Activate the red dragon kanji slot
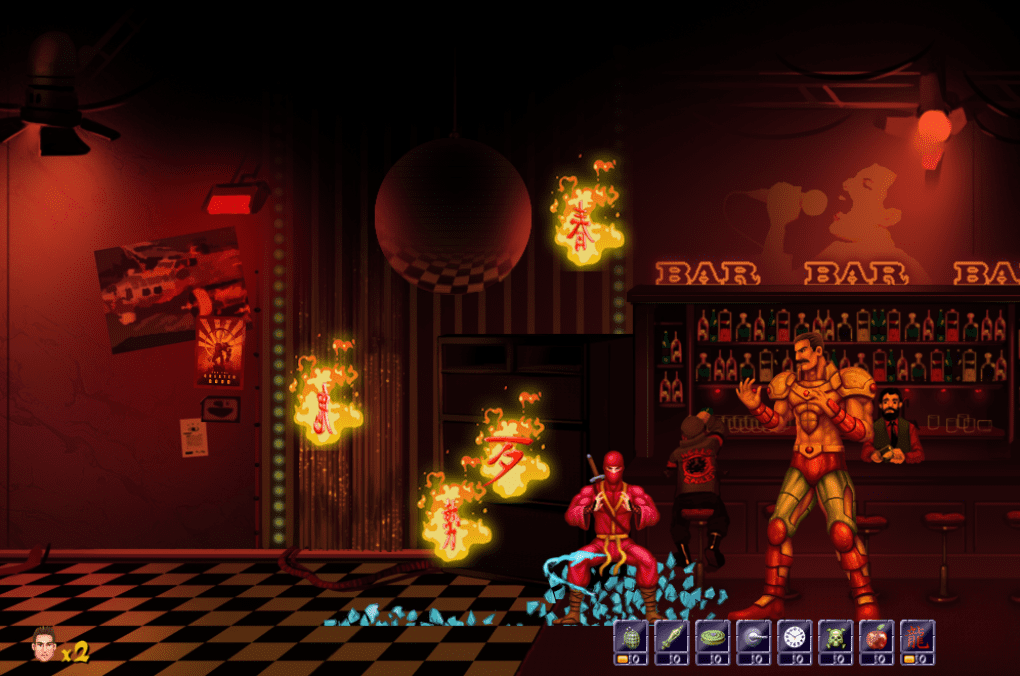The width and height of the screenshot is (1020, 676). tap(917, 638)
